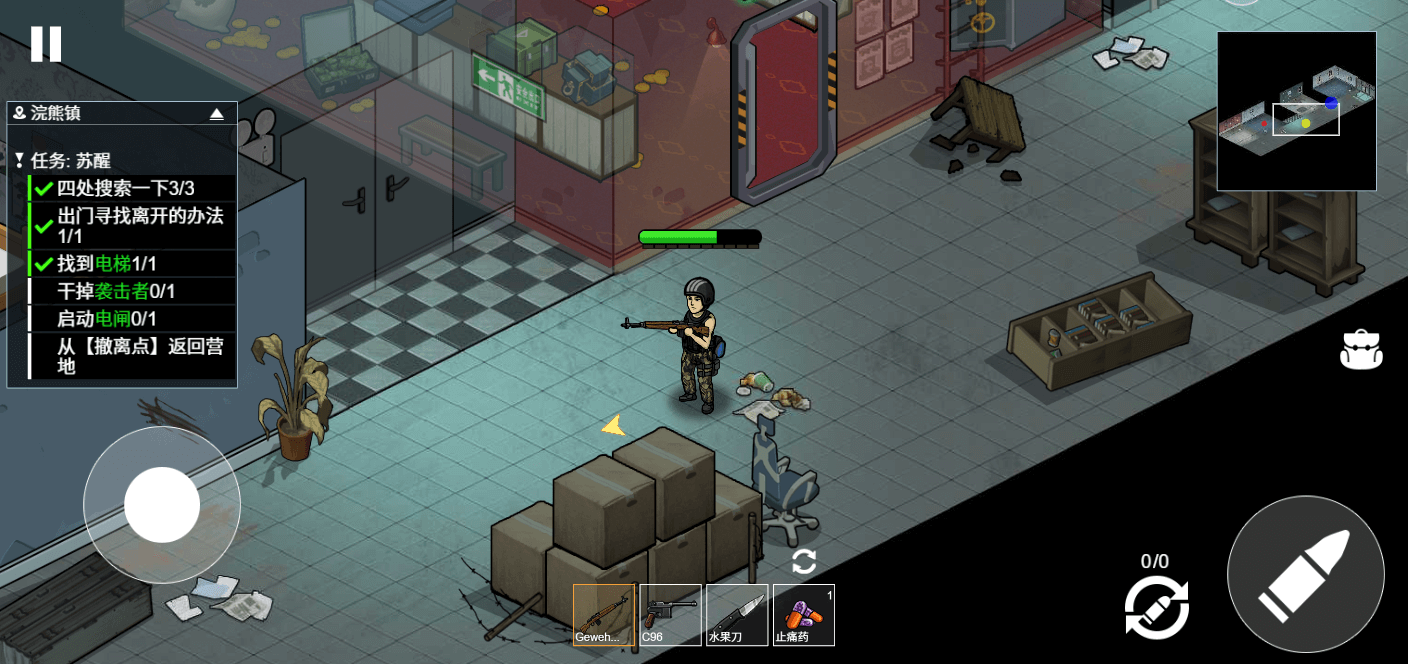Pause the game
This screenshot has width=1408, height=664.
(x=46, y=44)
